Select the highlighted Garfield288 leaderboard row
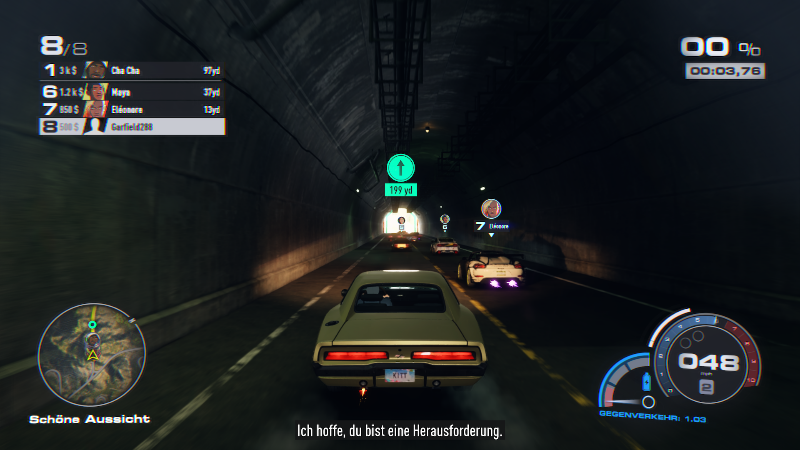 132,127
